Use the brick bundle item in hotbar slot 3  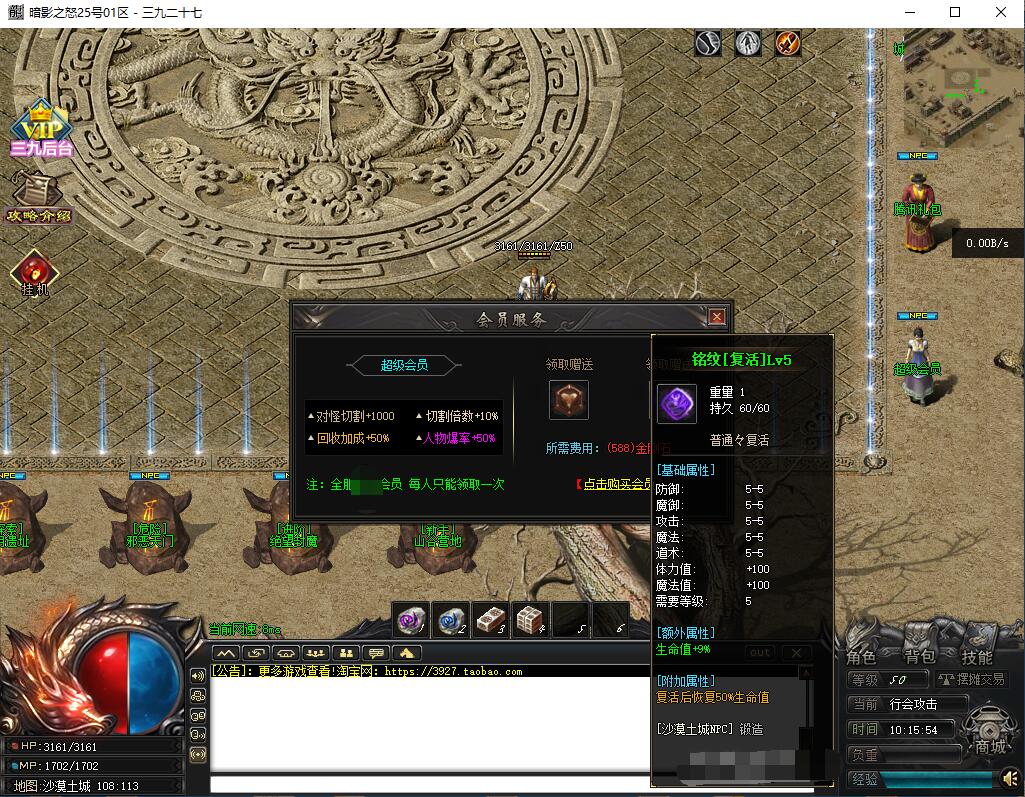point(491,621)
